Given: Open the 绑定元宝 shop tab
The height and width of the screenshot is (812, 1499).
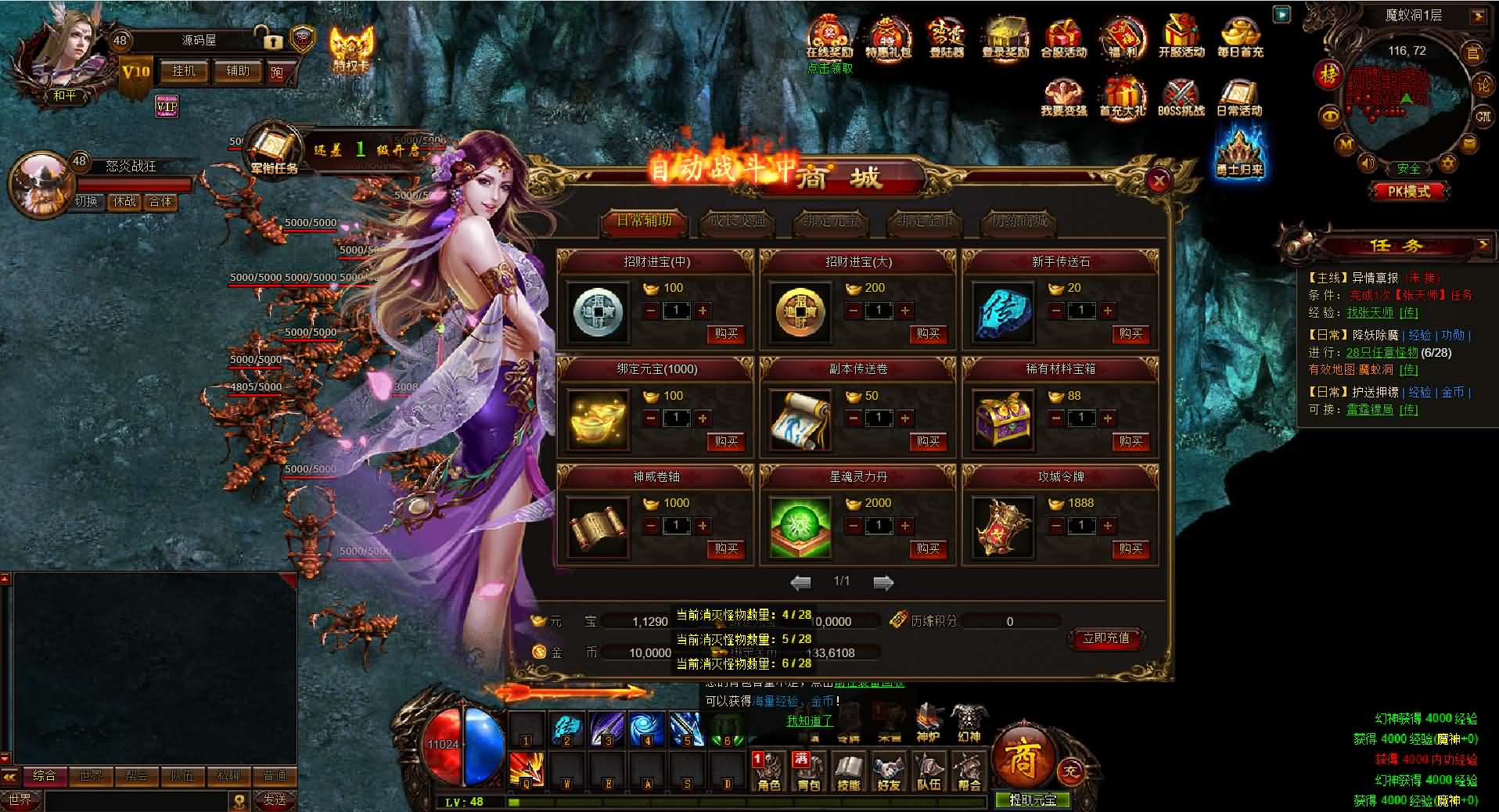Looking at the screenshot, I should coord(831,221).
